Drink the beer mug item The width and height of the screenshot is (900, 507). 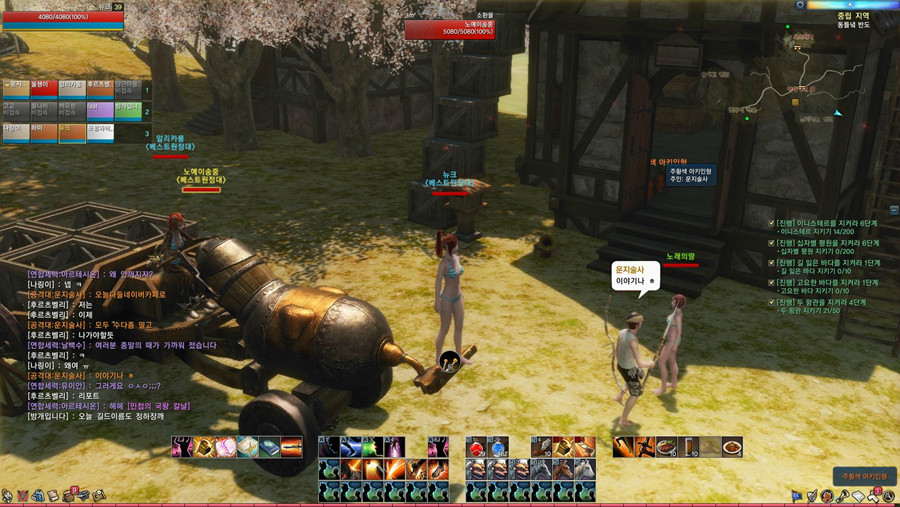(x=688, y=447)
